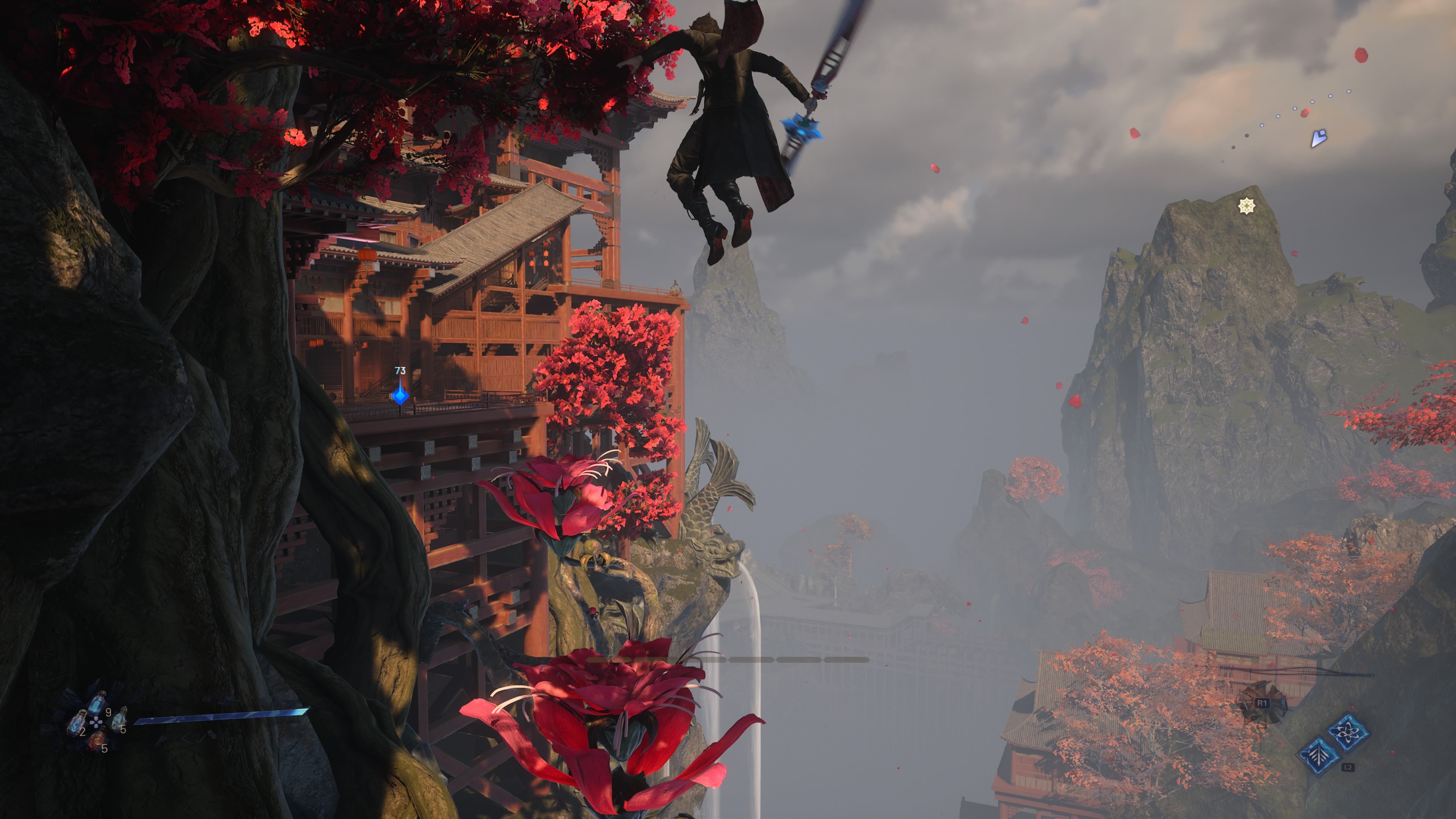Click the blue diamond waypoint marker labeled 73
1456x819 pixels.
pos(400,394)
